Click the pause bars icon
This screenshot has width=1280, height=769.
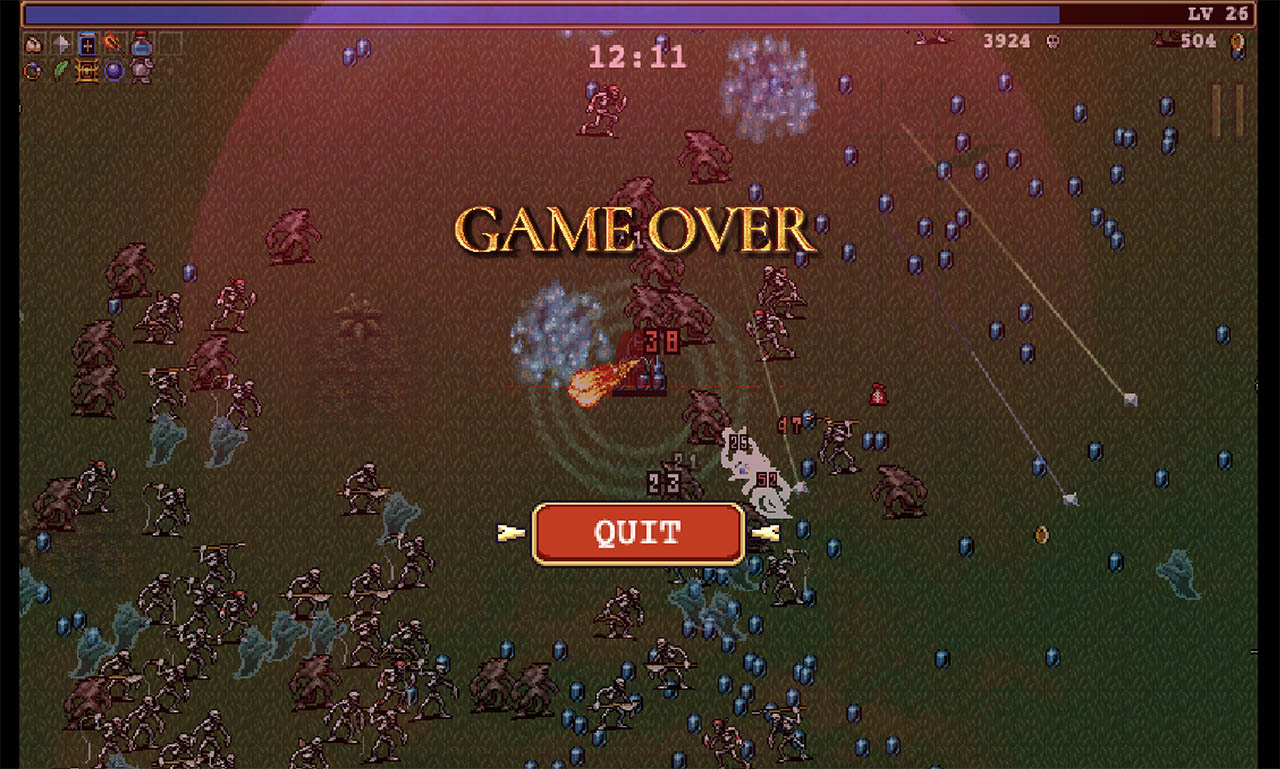(1227, 110)
